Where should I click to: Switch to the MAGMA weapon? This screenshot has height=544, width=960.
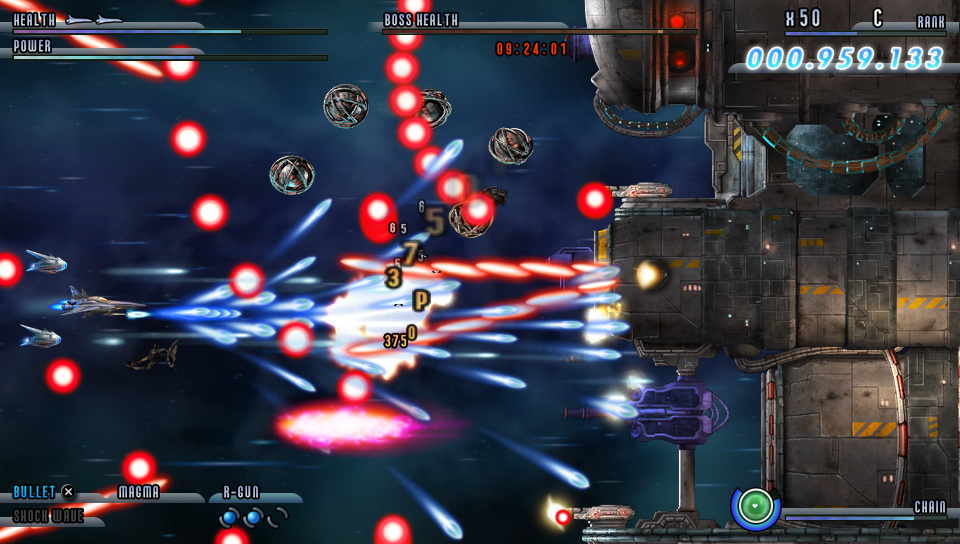point(139,492)
